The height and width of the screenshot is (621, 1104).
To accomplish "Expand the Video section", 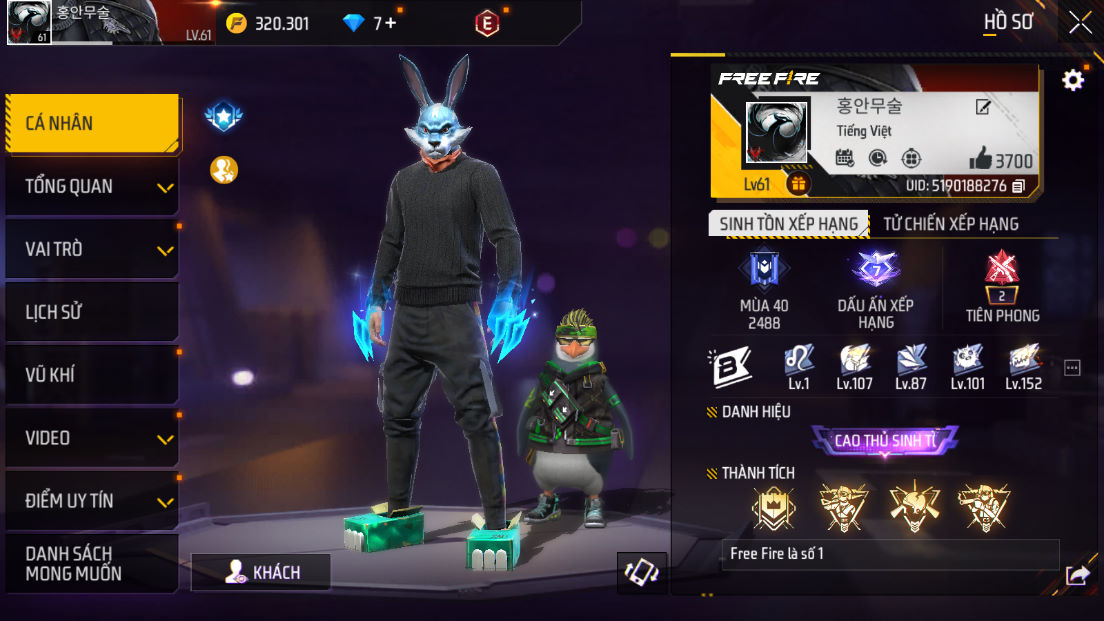I will pos(92,438).
